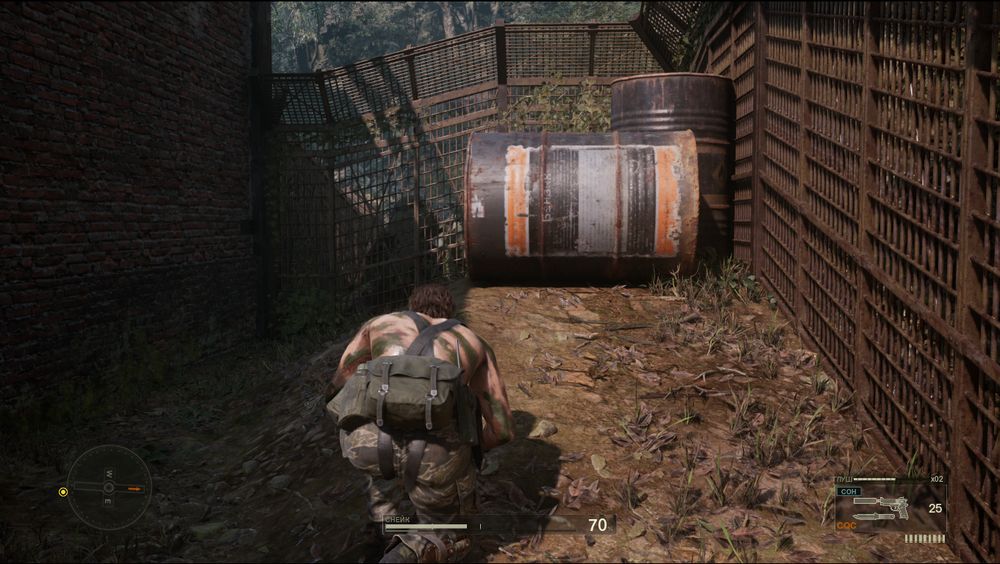The width and height of the screenshot is (1000, 564).
Task: Select the suppressed pistol weapon icon
Action: pyautogui.click(x=884, y=502)
